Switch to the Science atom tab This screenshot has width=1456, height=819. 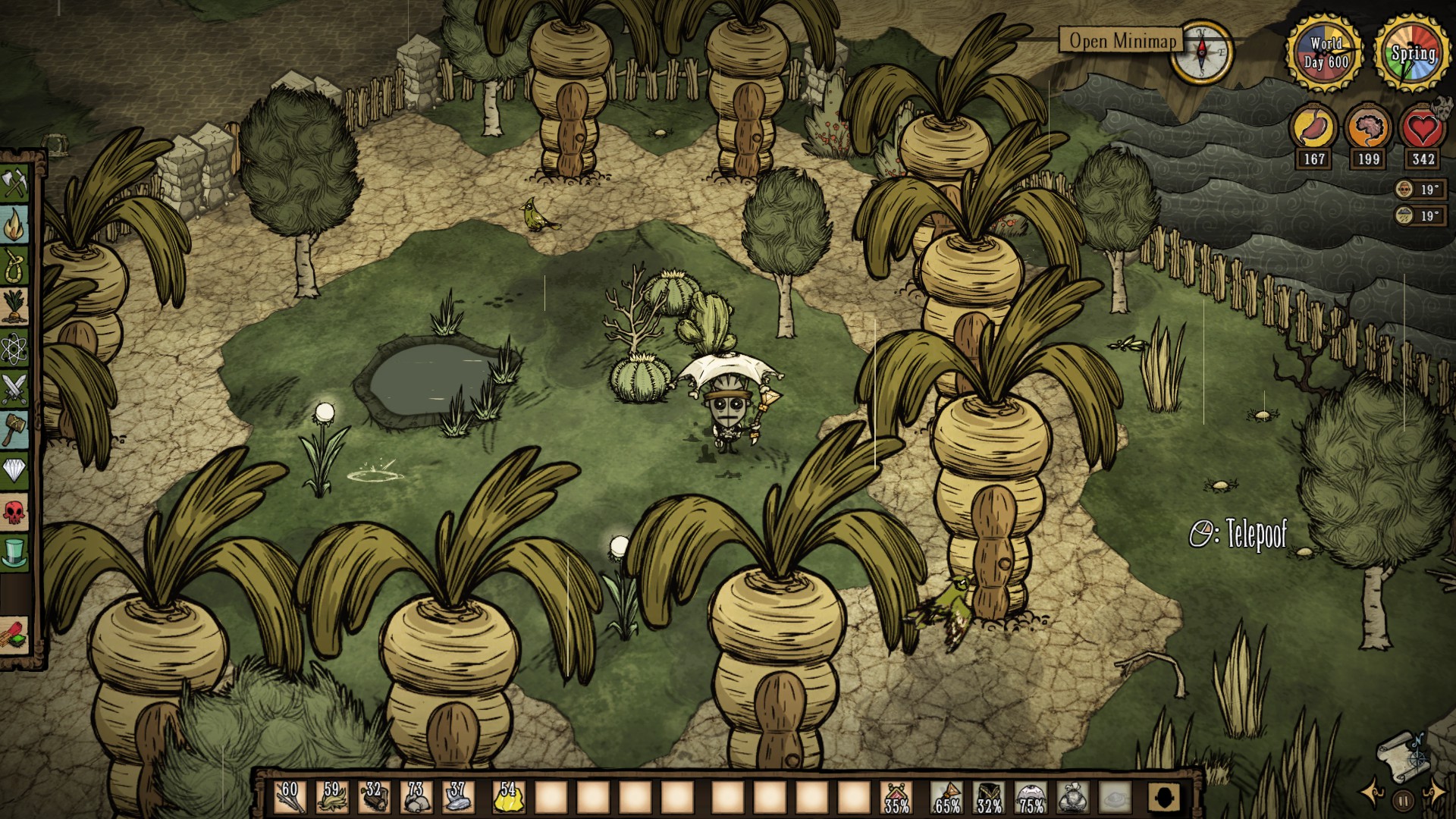point(15,349)
